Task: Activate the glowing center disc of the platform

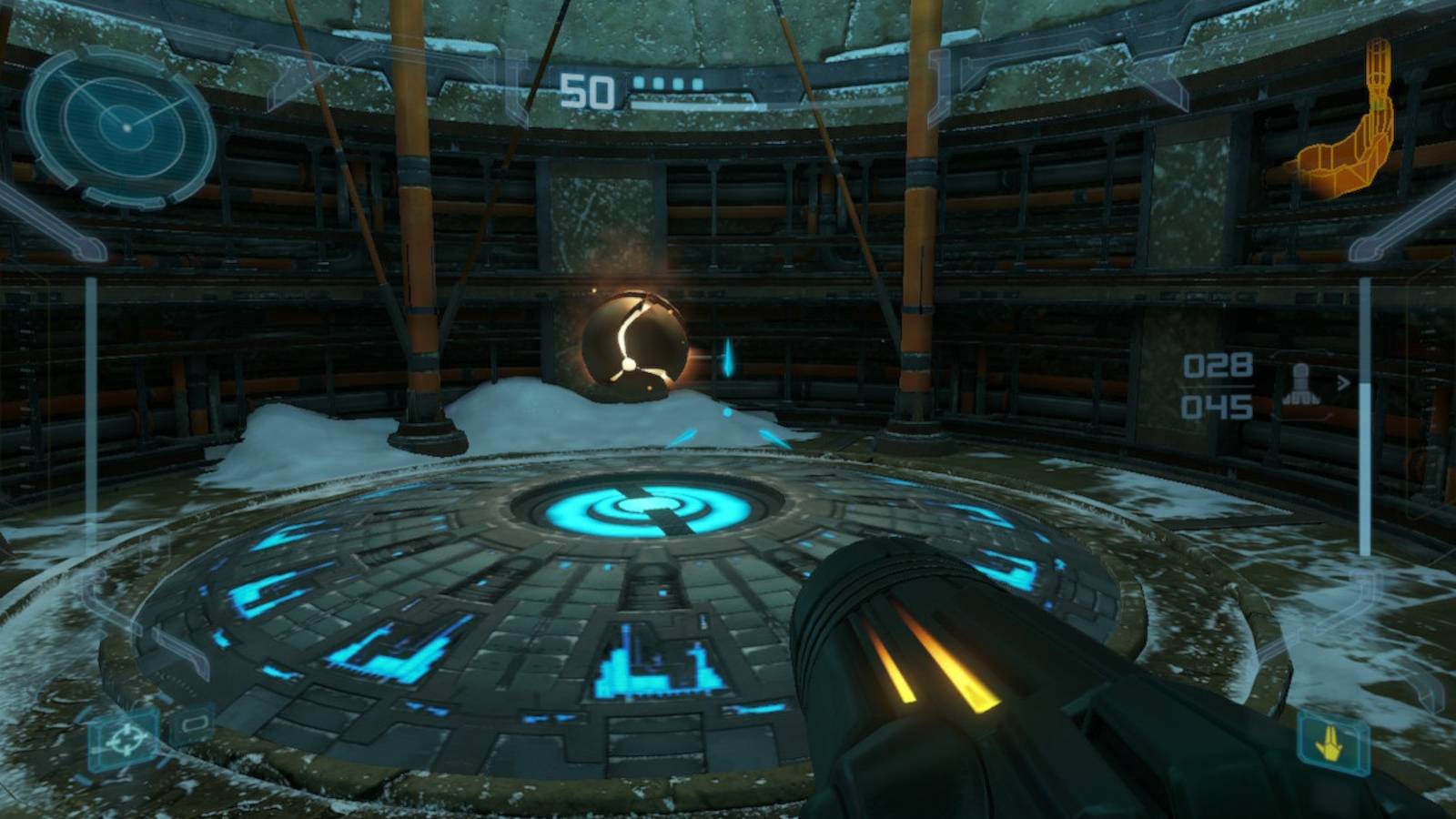Action: tap(646, 503)
